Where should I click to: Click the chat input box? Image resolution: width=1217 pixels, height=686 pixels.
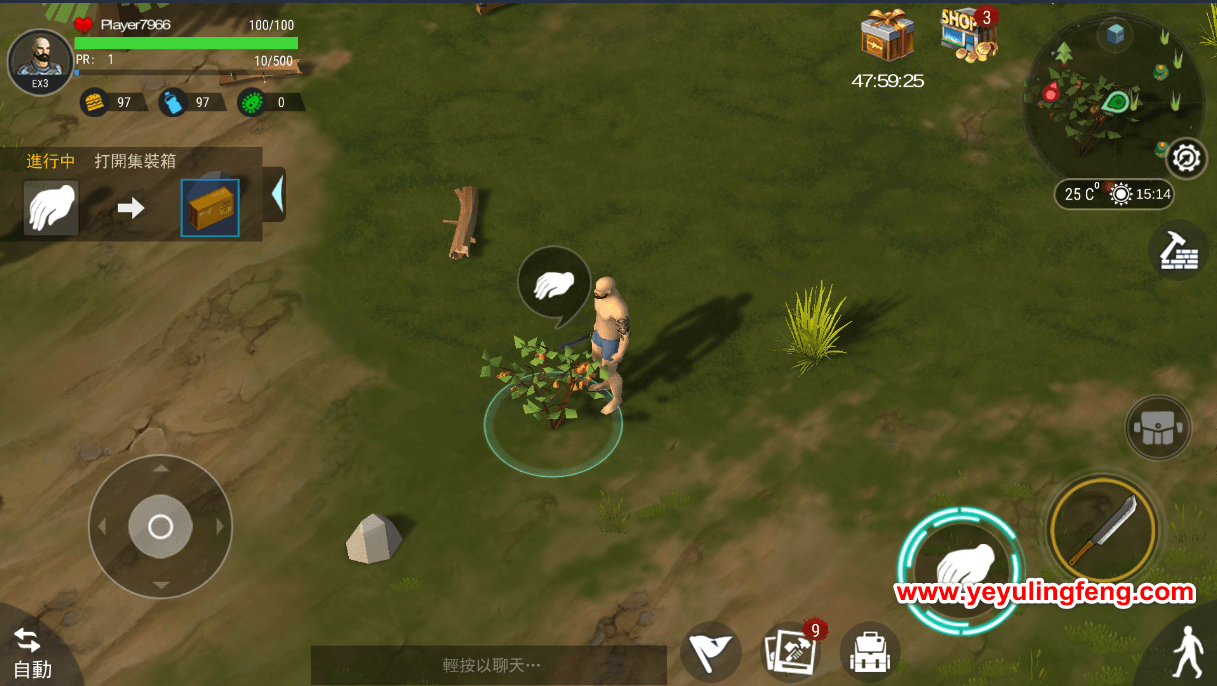(x=488, y=665)
